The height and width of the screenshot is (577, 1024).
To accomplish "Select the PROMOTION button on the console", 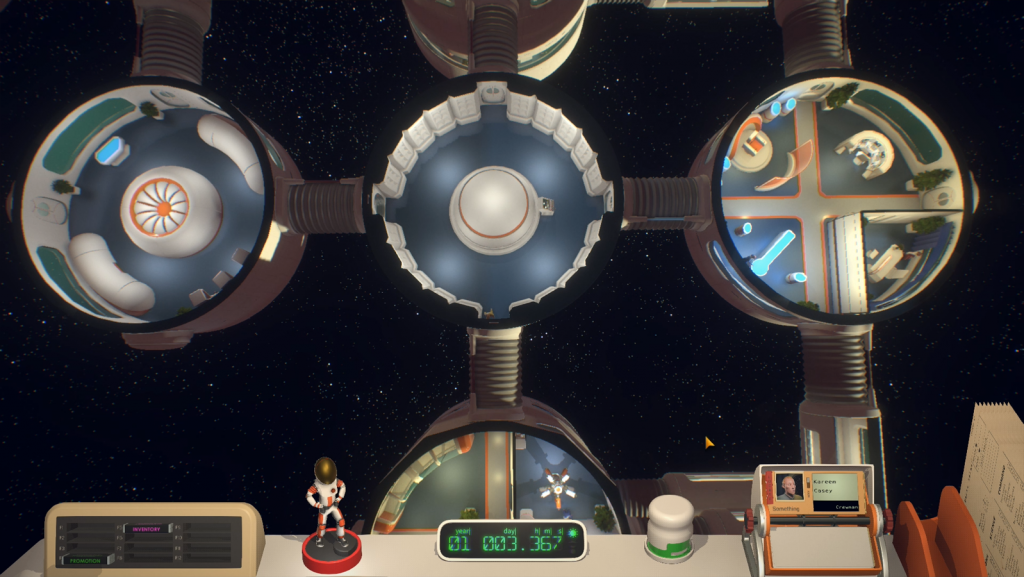I will (87, 560).
